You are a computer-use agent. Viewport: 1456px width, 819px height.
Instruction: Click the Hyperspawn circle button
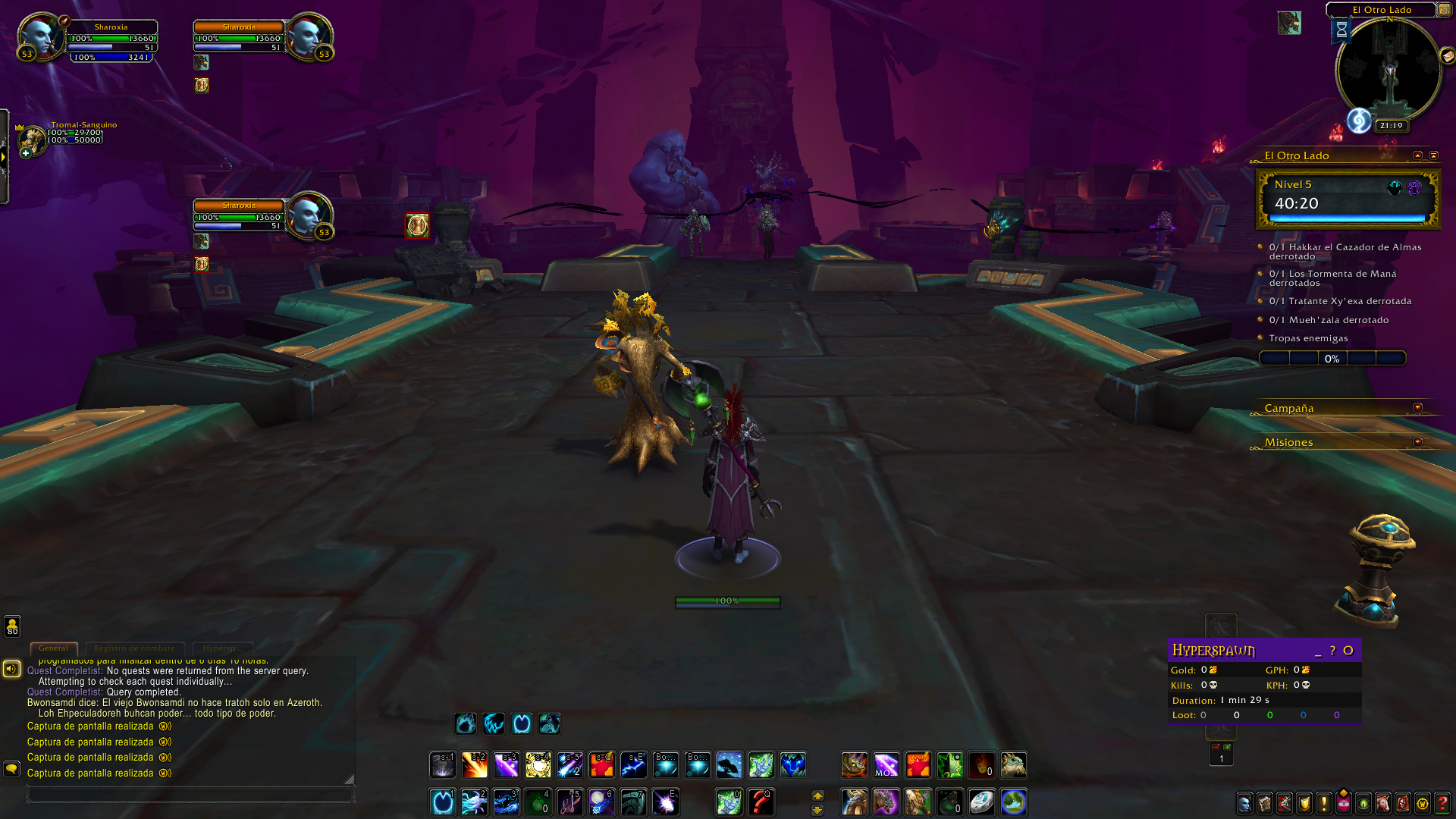point(1348,651)
